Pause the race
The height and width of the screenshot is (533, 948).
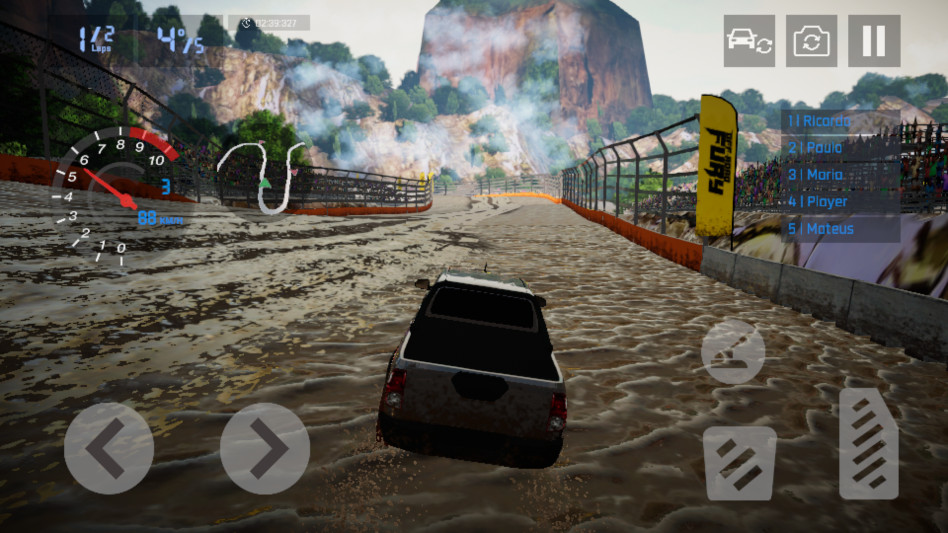pyautogui.click(x=873, y=41)
